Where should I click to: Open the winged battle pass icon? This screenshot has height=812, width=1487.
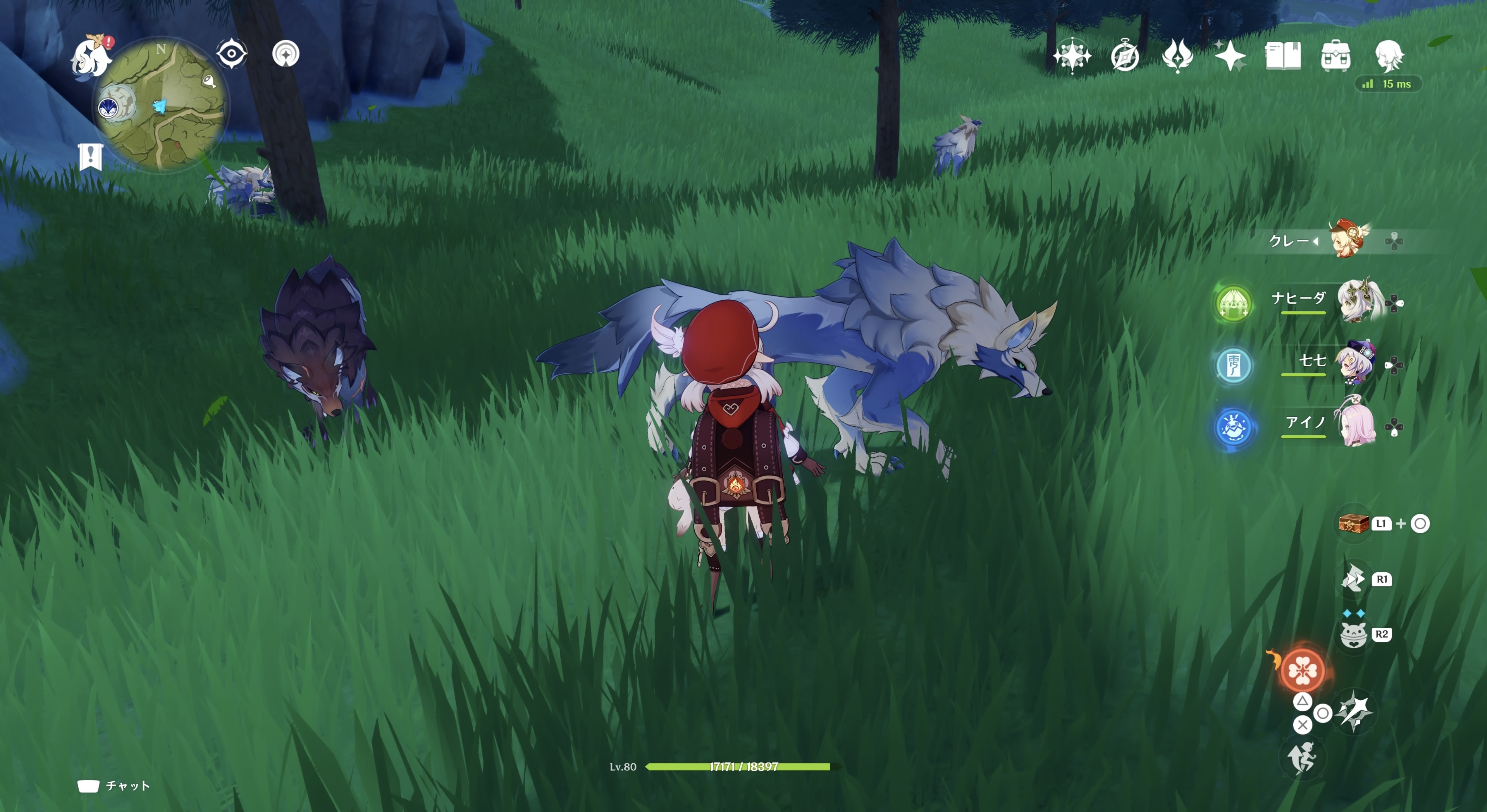(x=1177, y=57)
